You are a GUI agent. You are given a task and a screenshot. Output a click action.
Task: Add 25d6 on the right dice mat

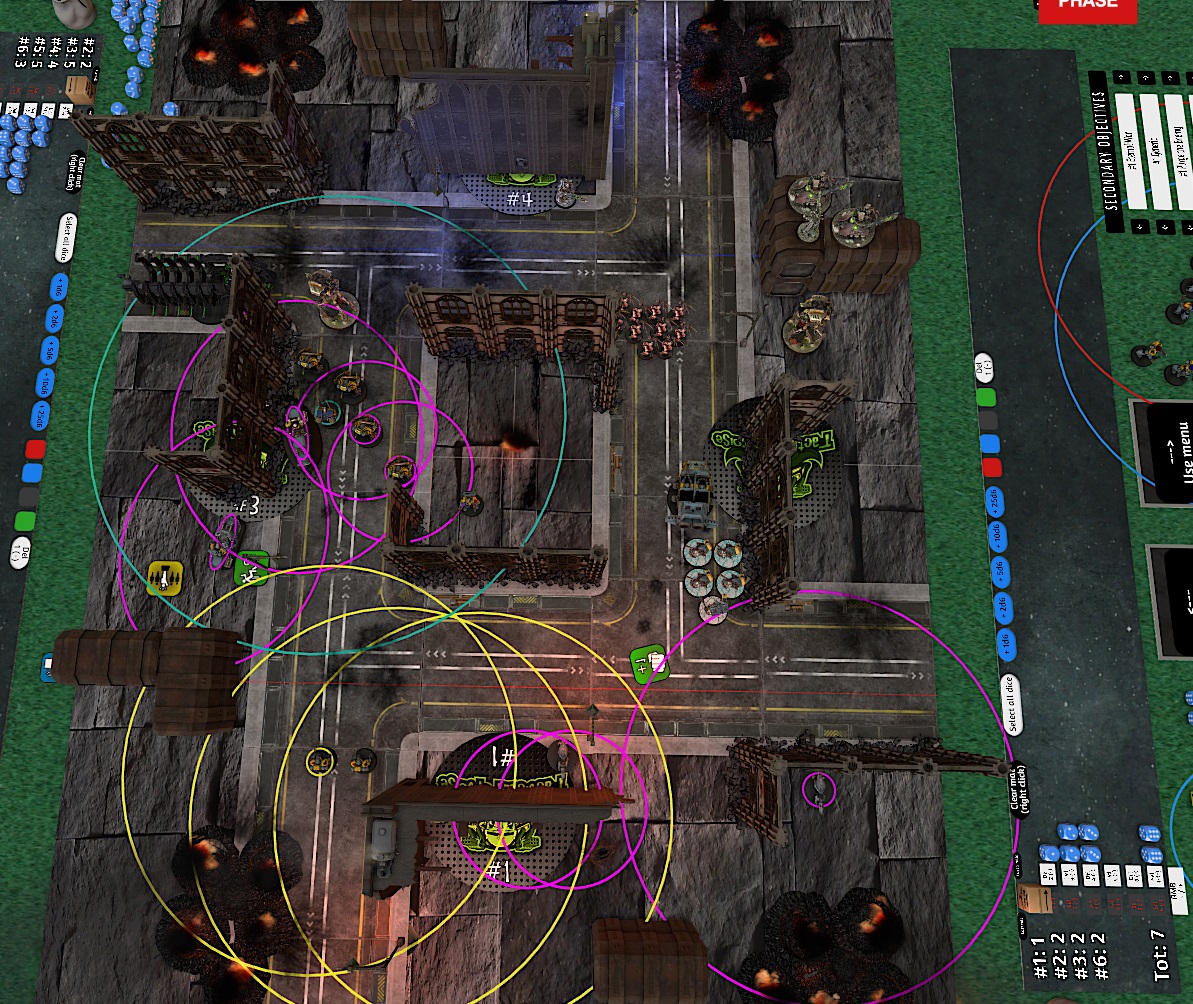pyautogui.click(x=994, y=502)
